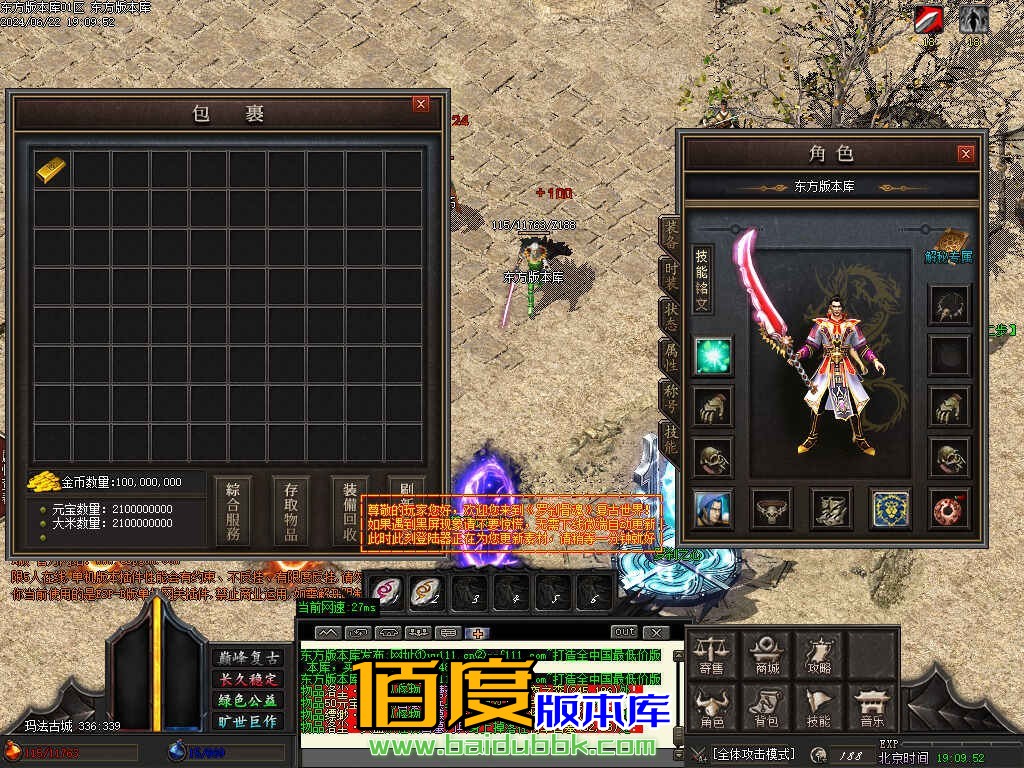Select the blue lion emblem equipment slot
The width and height of the screenshot is (1024, 768).
(889, 508)
